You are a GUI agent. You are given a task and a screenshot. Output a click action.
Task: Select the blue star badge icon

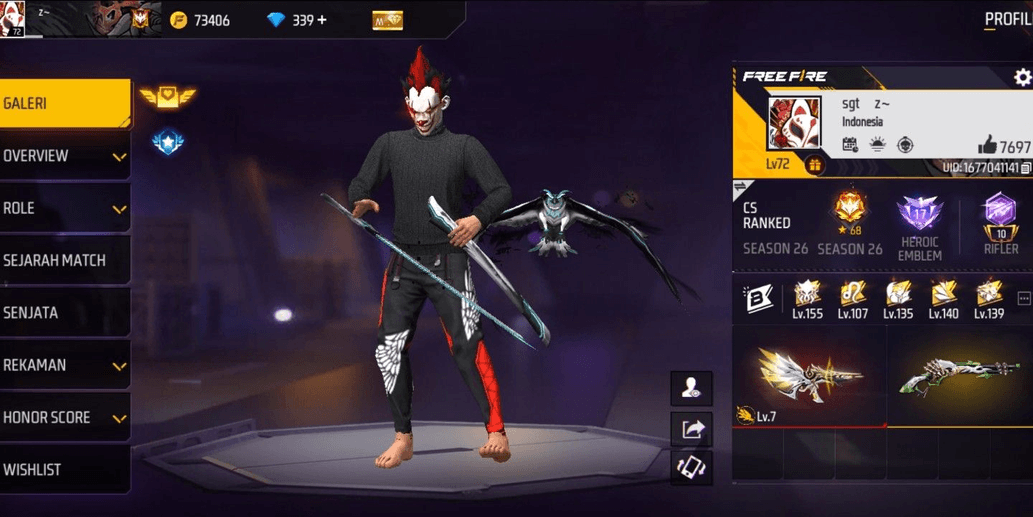pyautogui.click(x=167, y=143)
